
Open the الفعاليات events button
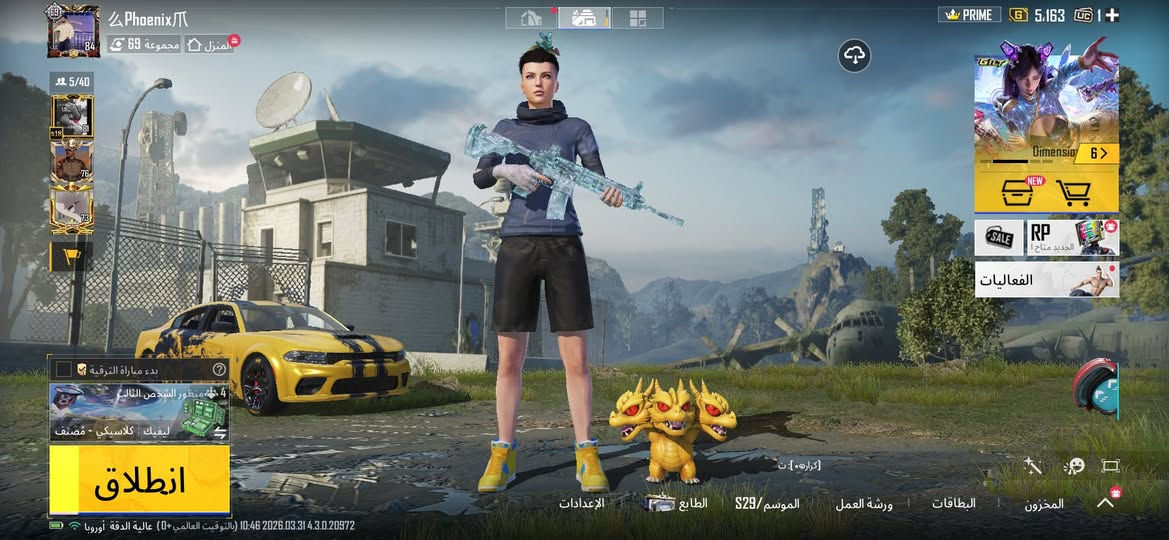tap(1046, 281)
